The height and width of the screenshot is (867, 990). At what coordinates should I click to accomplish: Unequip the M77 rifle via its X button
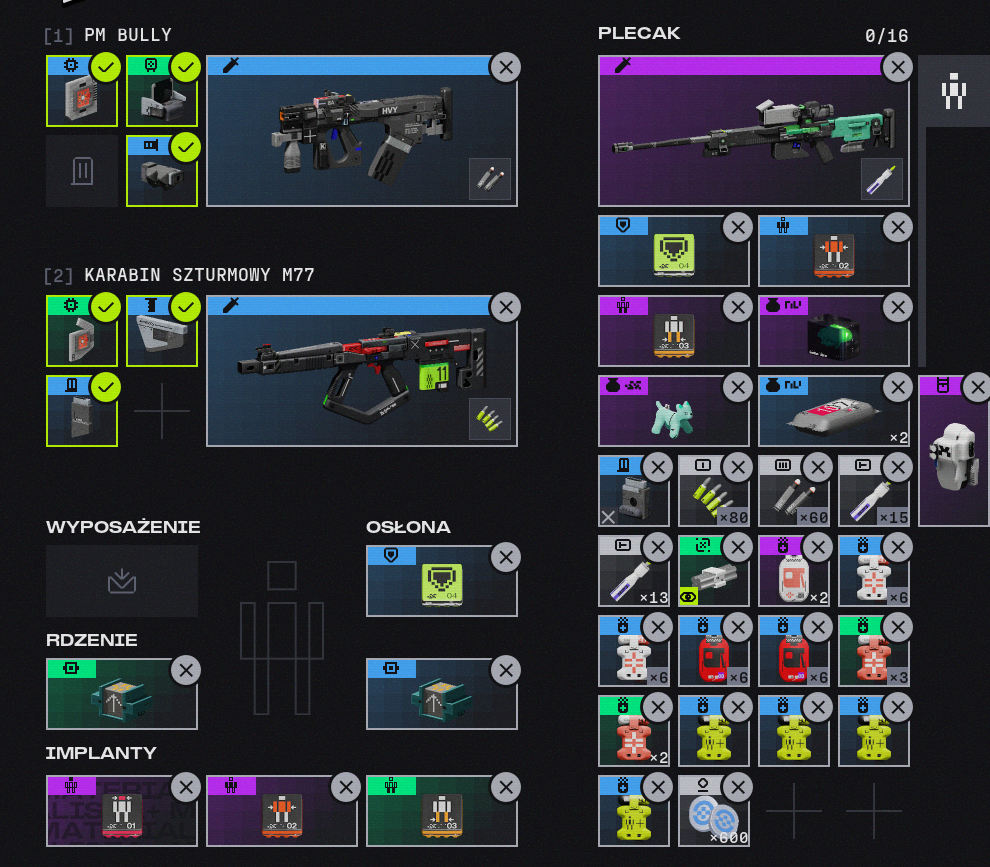click(505, 307)
